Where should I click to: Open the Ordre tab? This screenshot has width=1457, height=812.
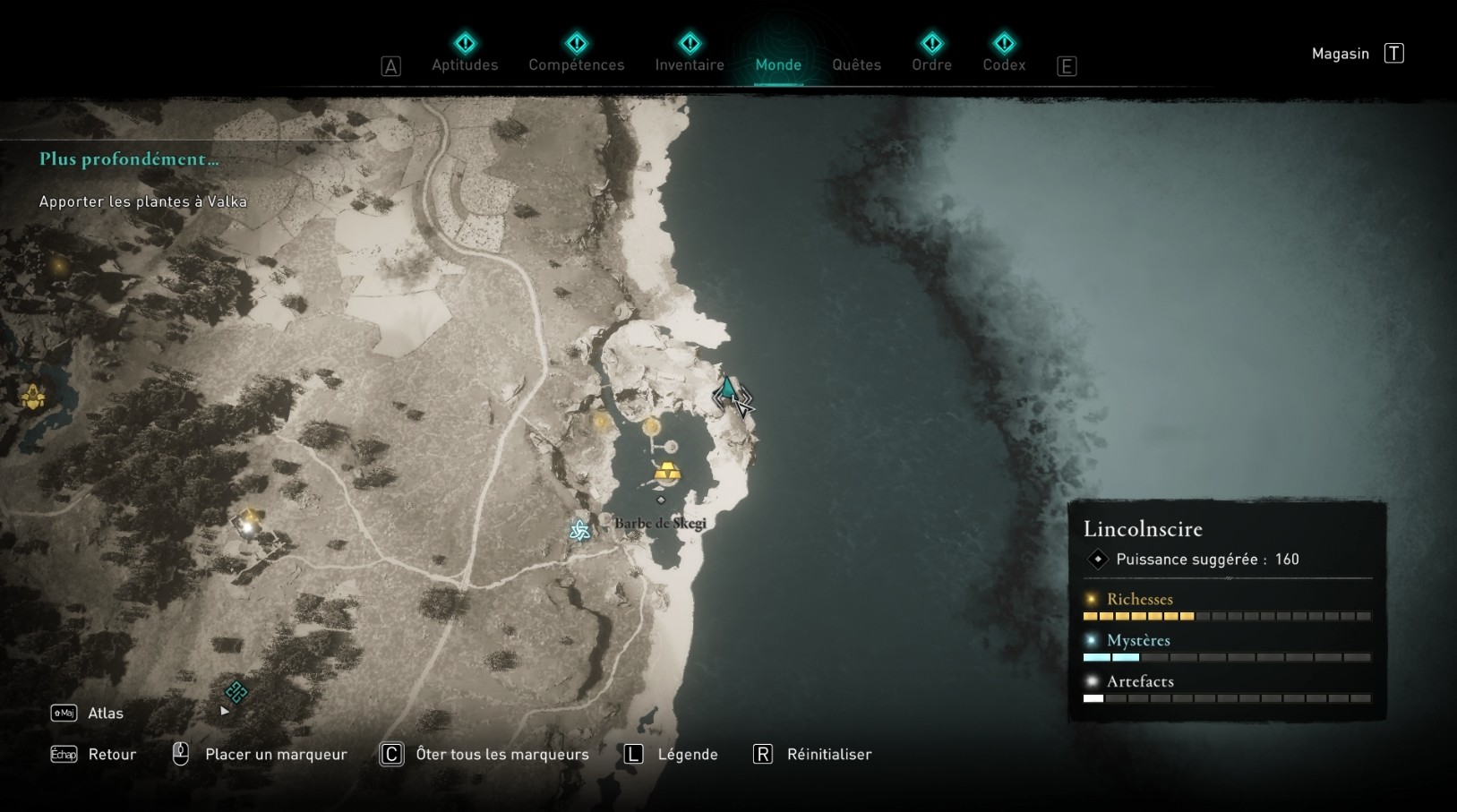[x=931, y=64]
